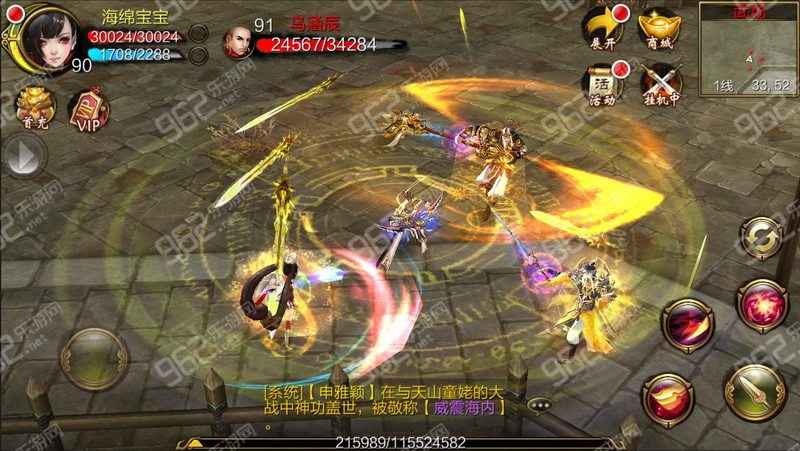
Task: Open the chat via speech bubble button
Action: tap(540, 405)
